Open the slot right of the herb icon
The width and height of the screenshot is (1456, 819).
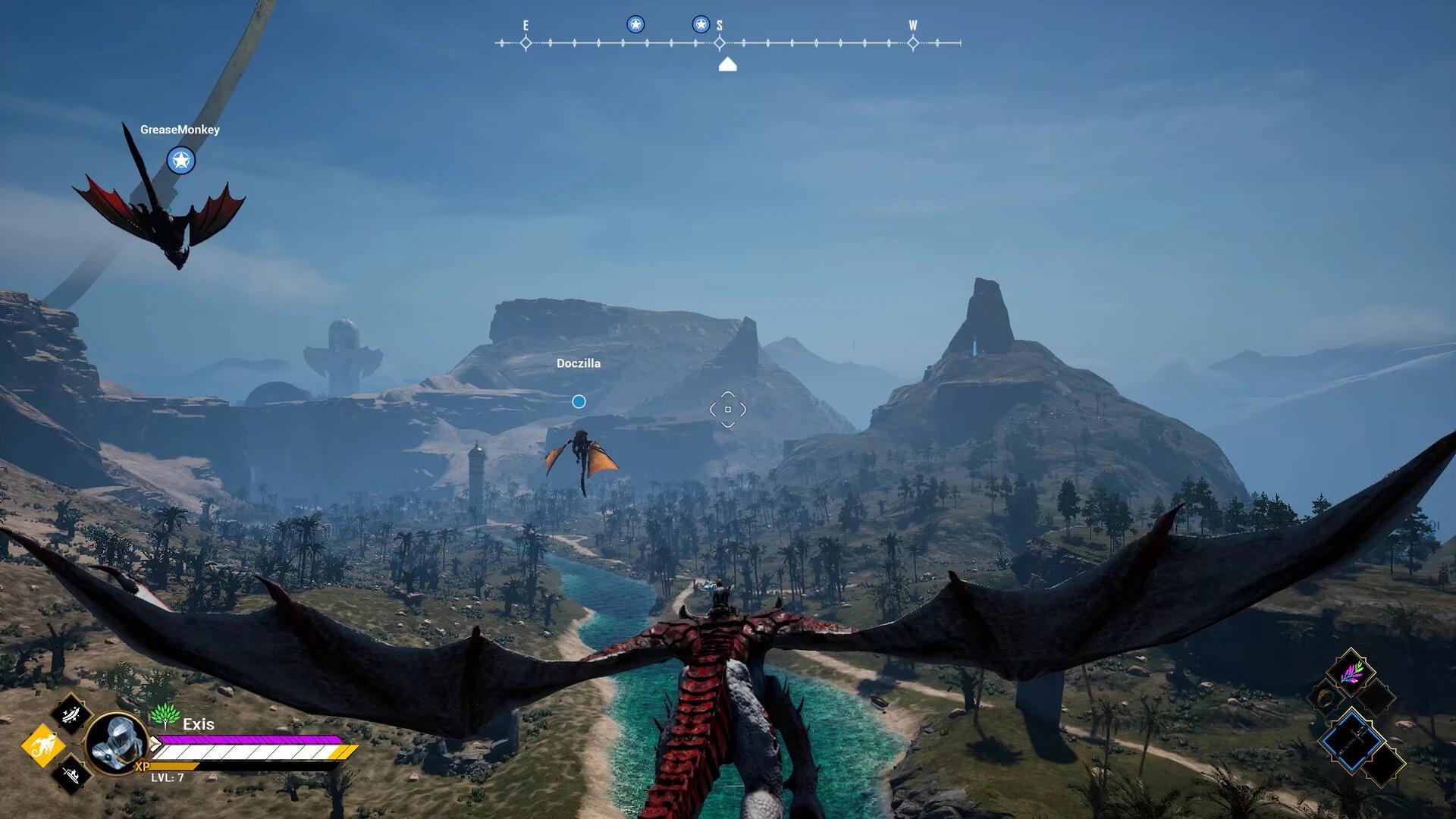tap(1377, 696)
